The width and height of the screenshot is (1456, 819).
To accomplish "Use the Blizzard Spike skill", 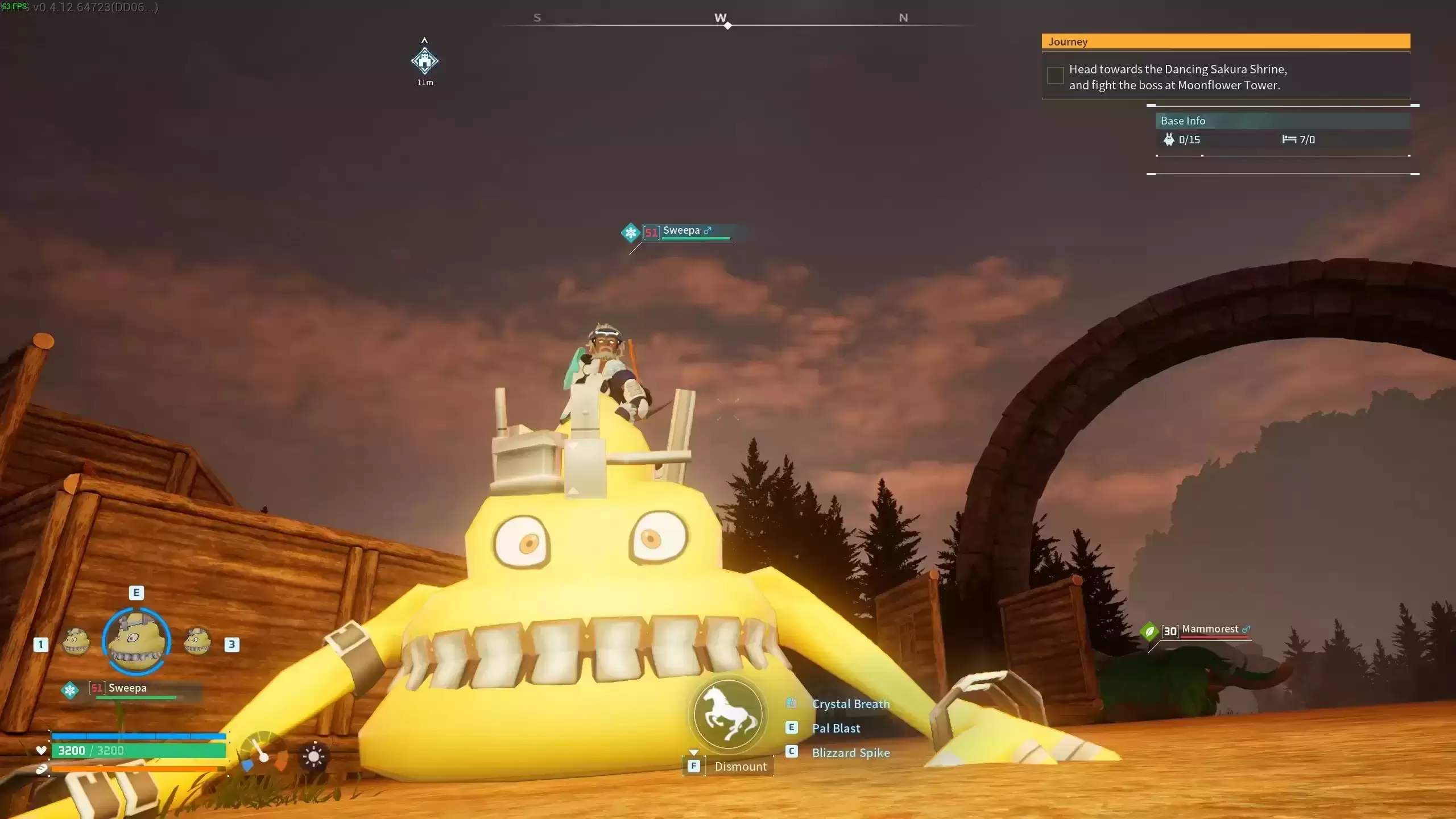I will point(850,753).
